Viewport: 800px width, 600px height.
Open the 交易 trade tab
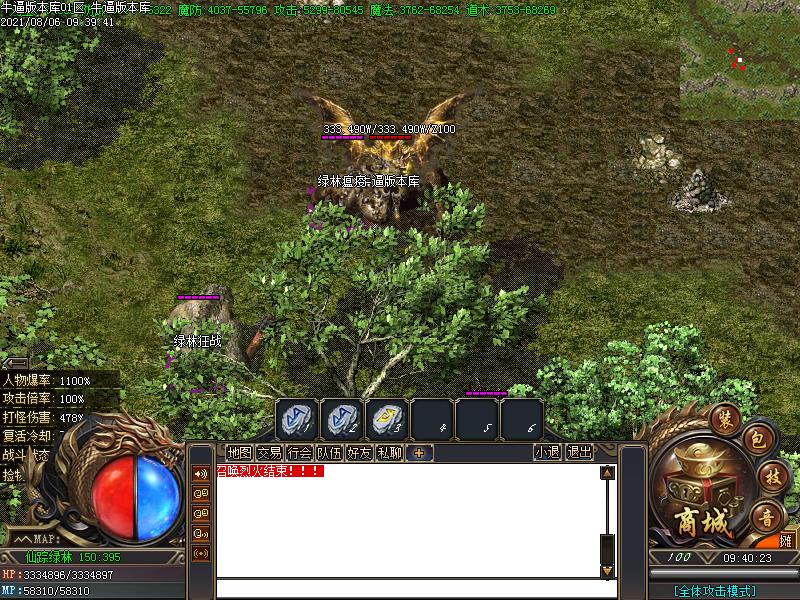[x=269, y=452]
